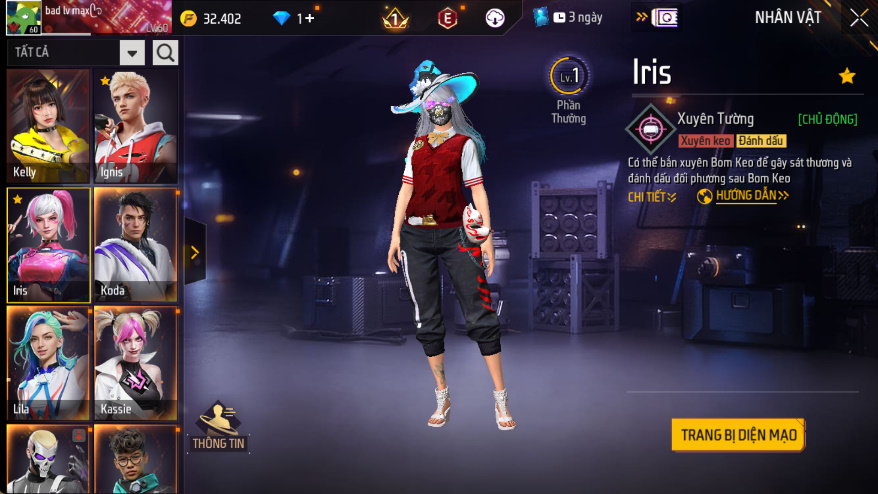Image resolution: width=878 pixels, height=494 pixels.
Task: Expand the character list side arrow
Action: 194,253
